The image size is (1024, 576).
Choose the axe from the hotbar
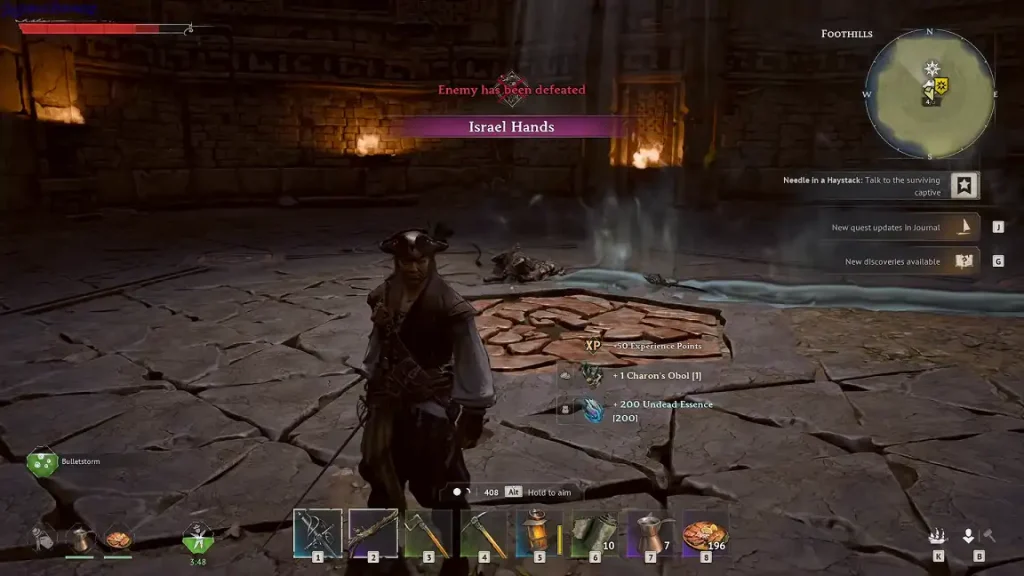pos(428,532)
